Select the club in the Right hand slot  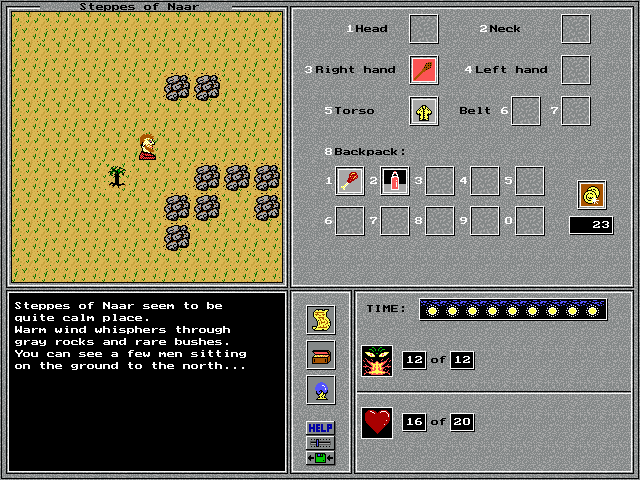click(424, 70)
